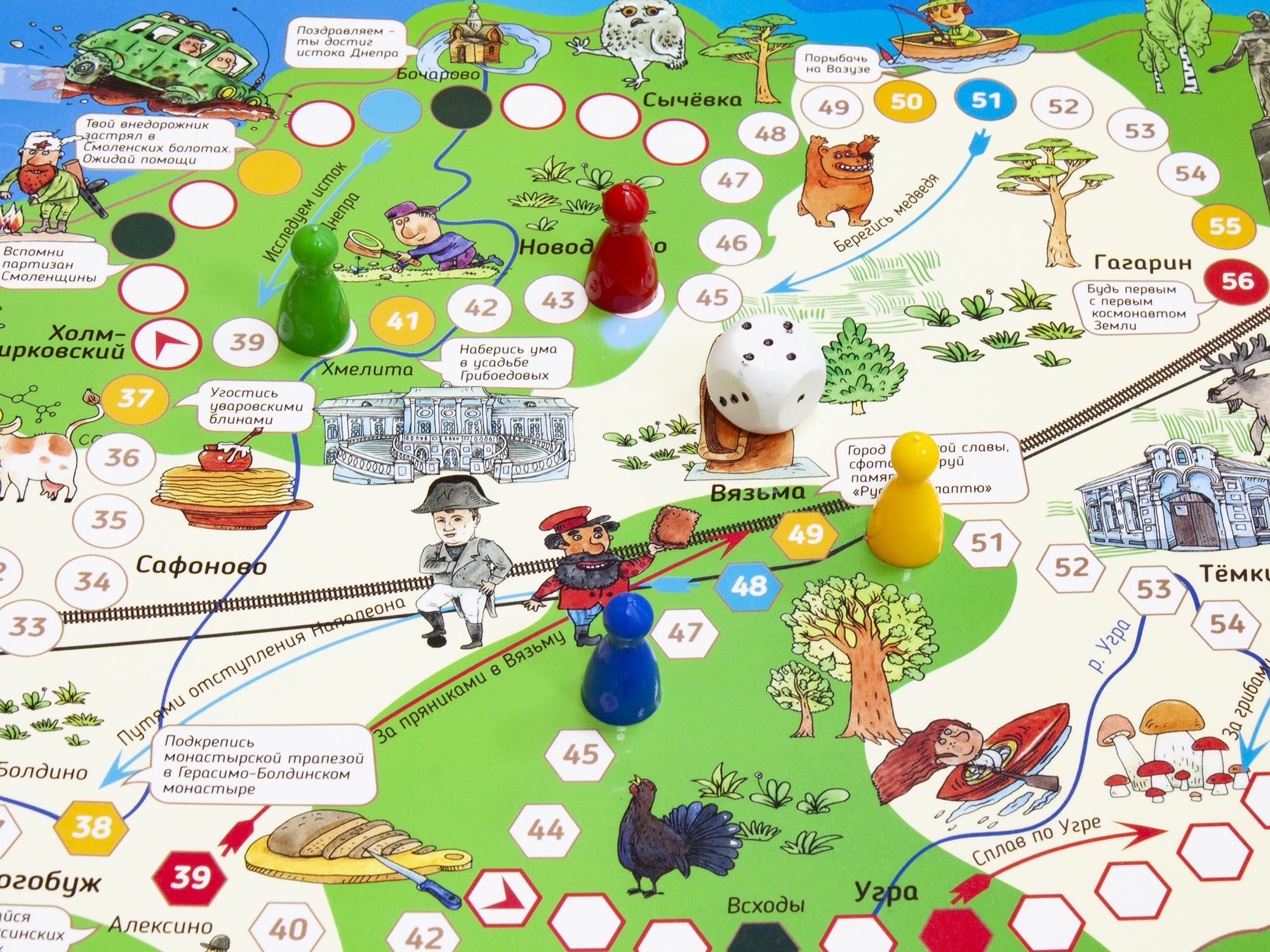Click the white hexagon space 40
Viewport: 1270px width, 952px height.
coord(289,930)
